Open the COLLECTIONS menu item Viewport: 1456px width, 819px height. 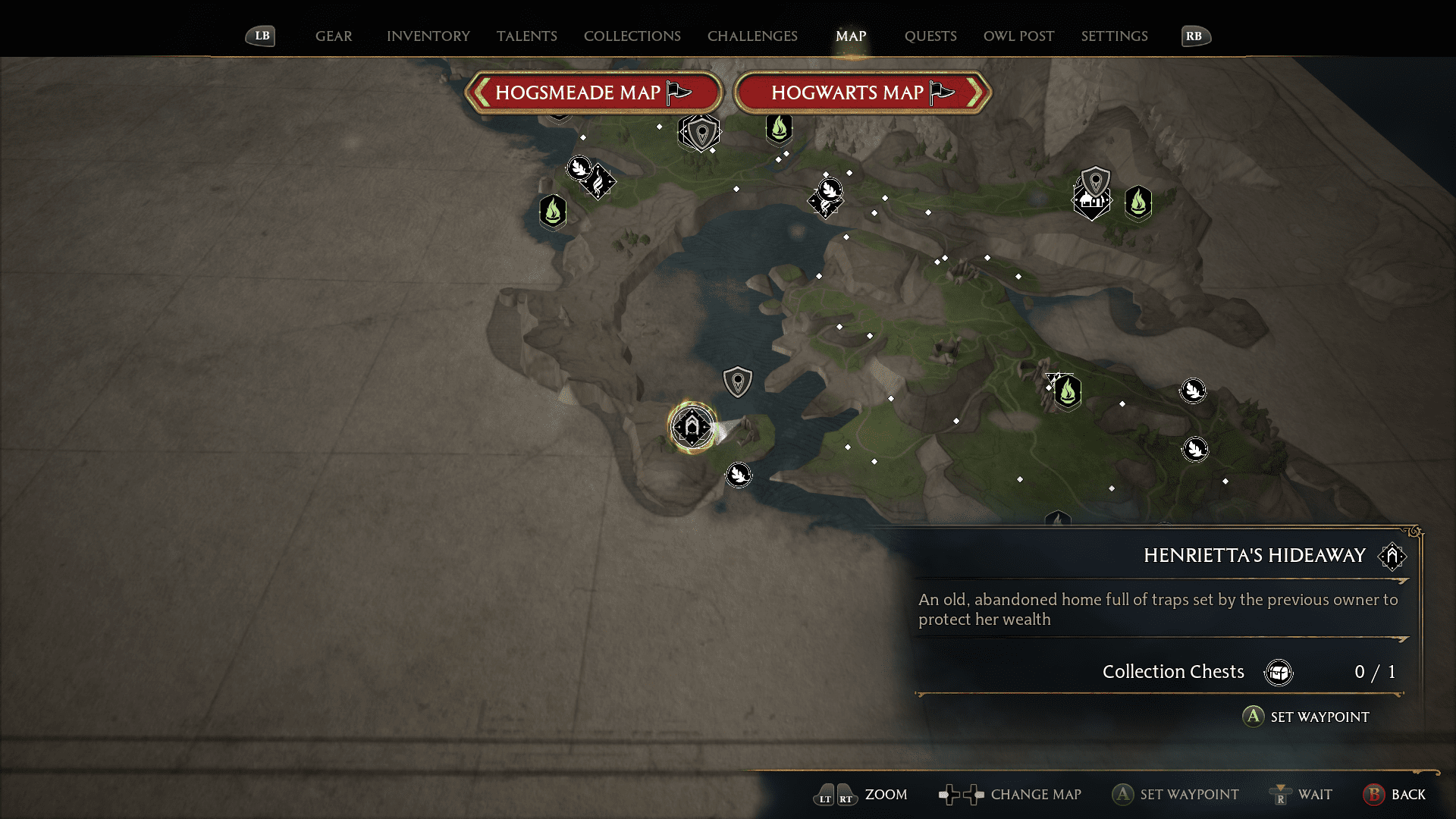tap(632, 36)
